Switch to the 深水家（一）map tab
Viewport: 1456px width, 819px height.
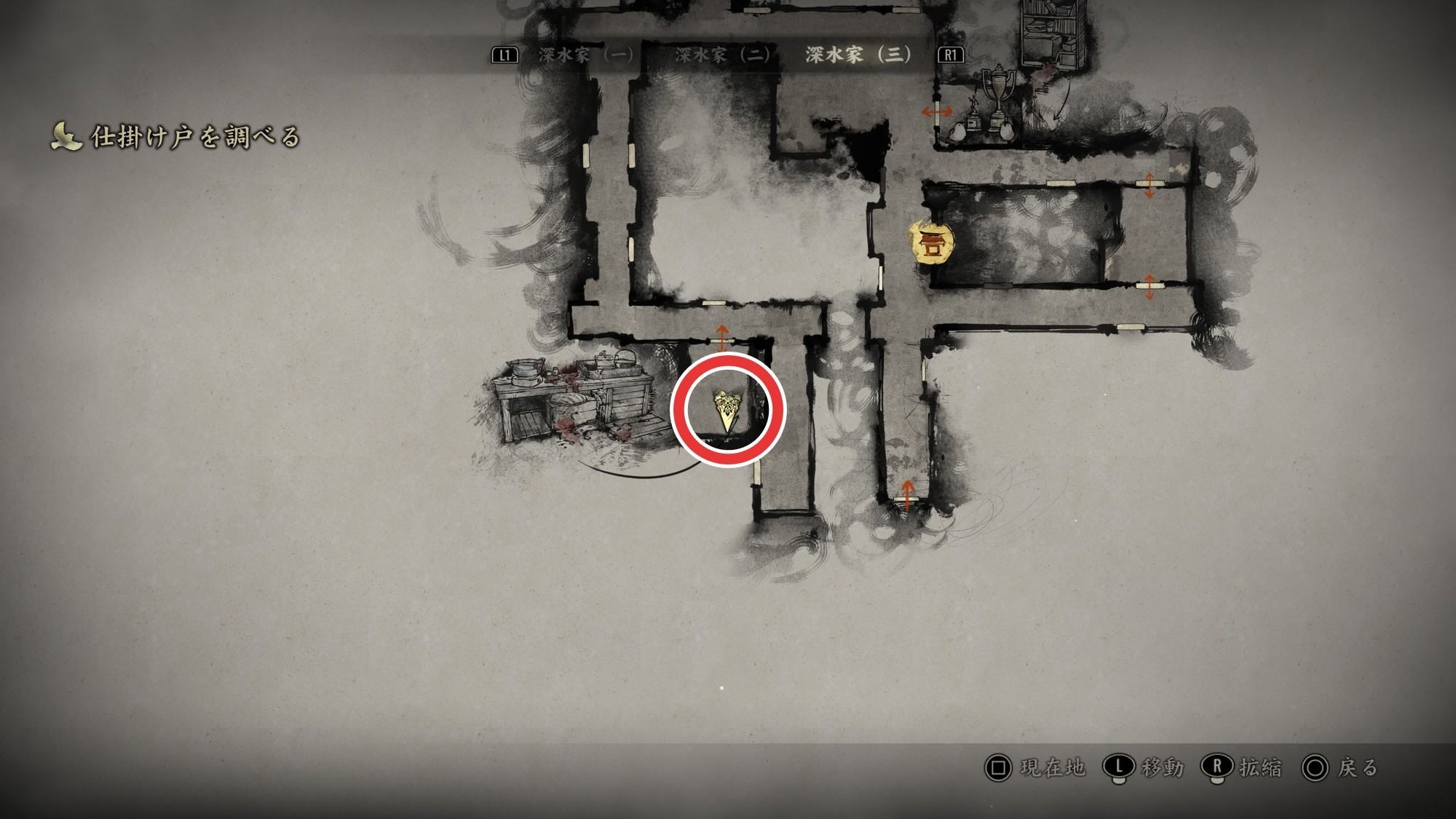586,55
